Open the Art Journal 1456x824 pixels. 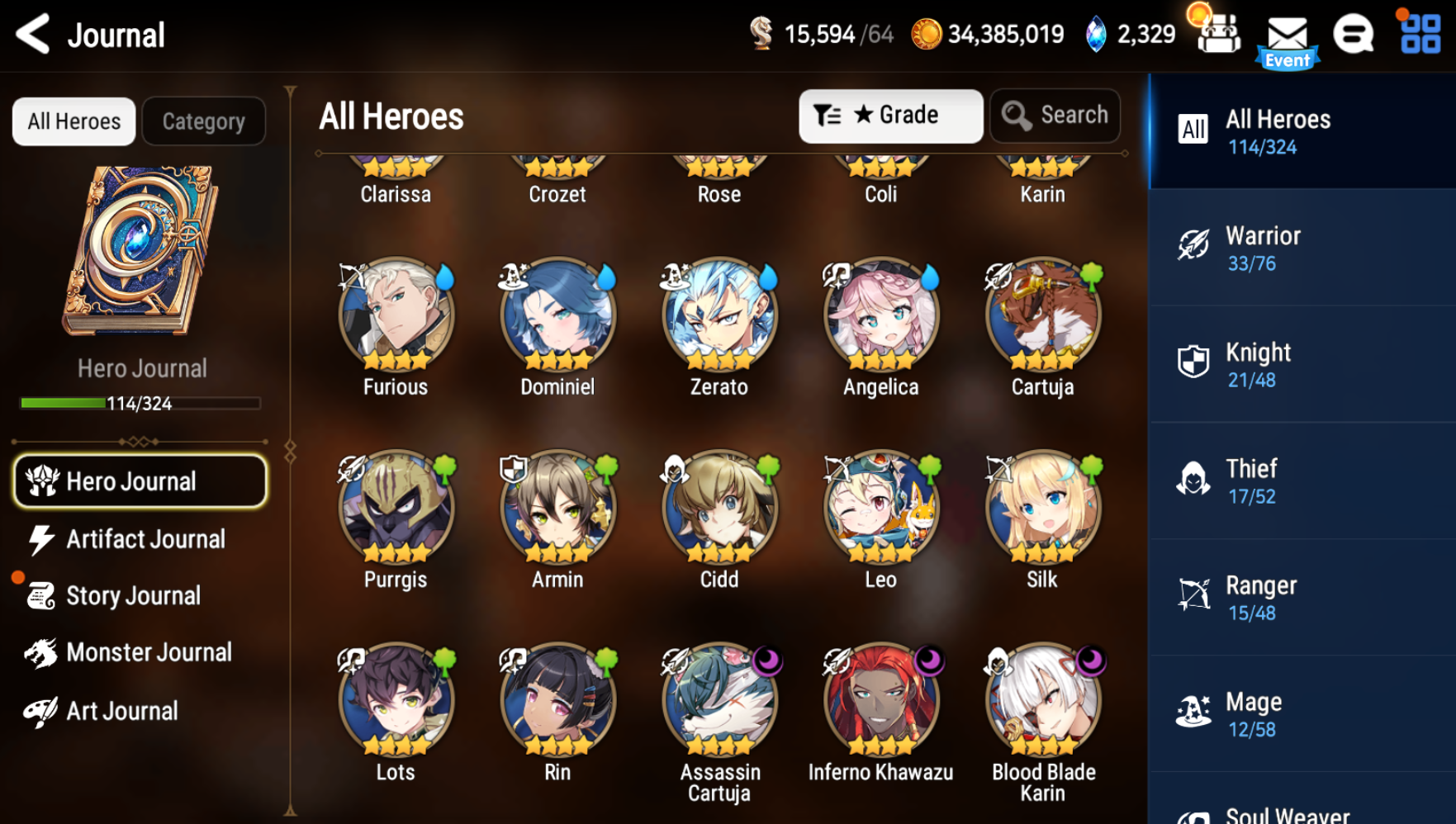[121, 711]
